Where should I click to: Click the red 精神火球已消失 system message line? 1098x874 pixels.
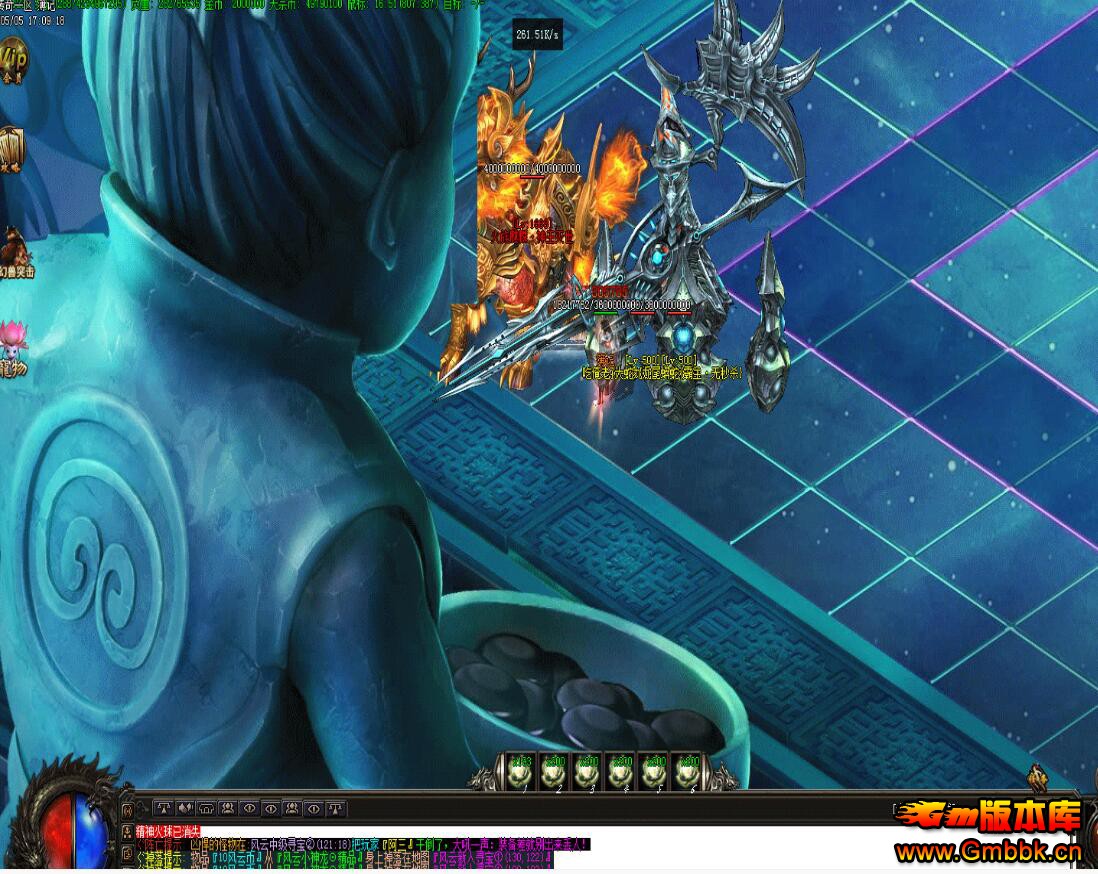(167, 831)
